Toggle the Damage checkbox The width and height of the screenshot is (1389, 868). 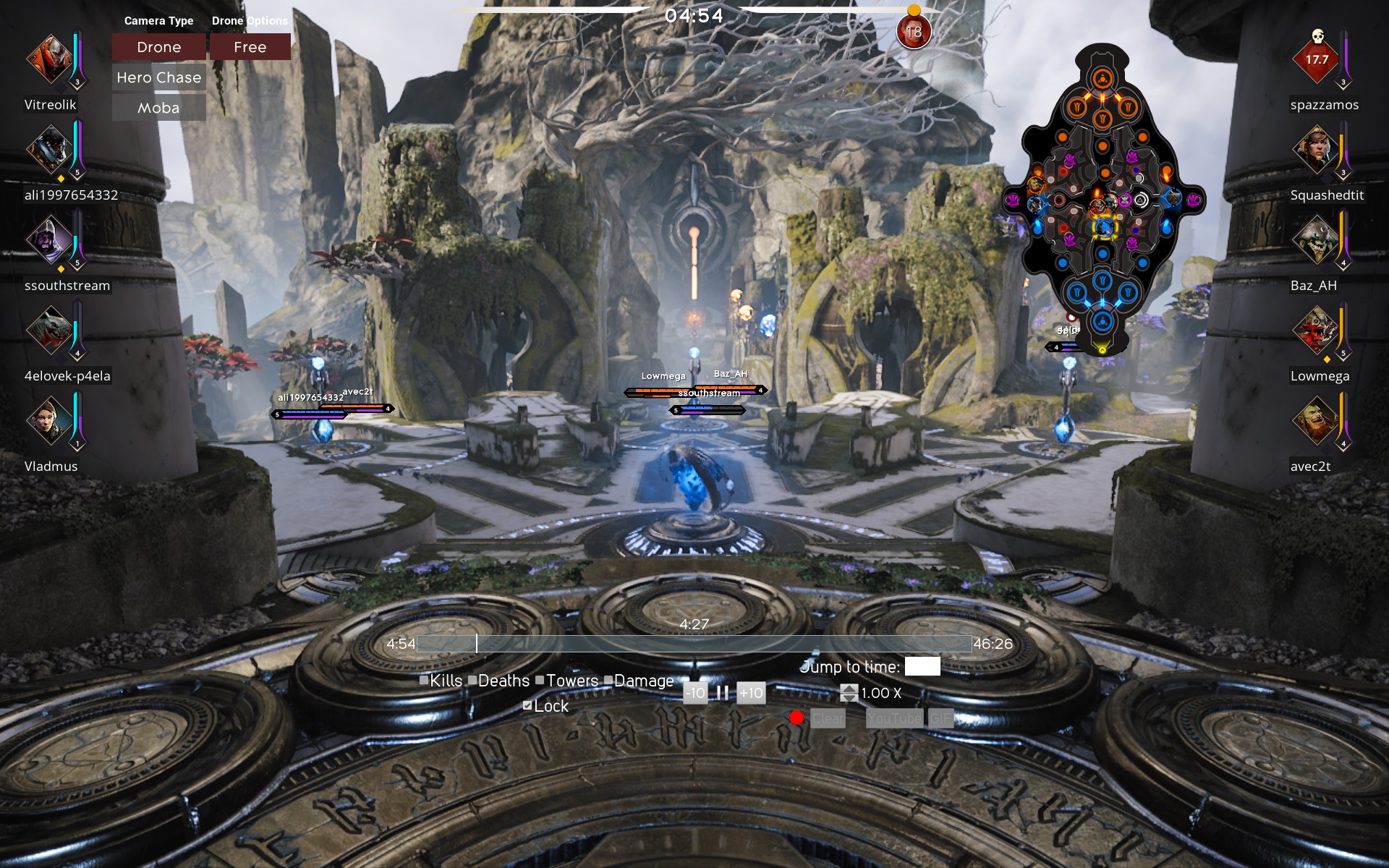[608, 680]
